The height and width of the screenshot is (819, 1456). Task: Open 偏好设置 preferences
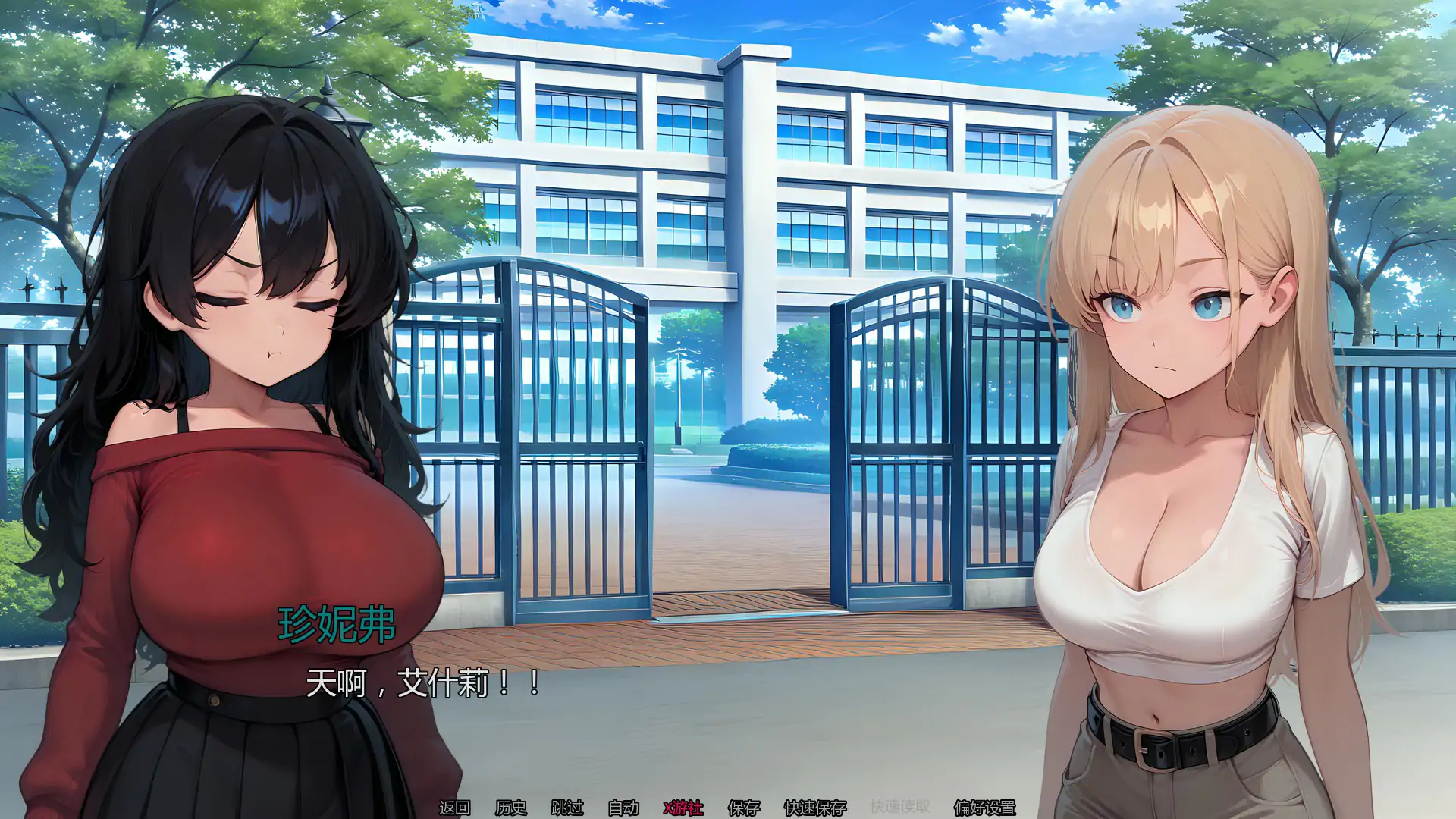tap(984, 808)
